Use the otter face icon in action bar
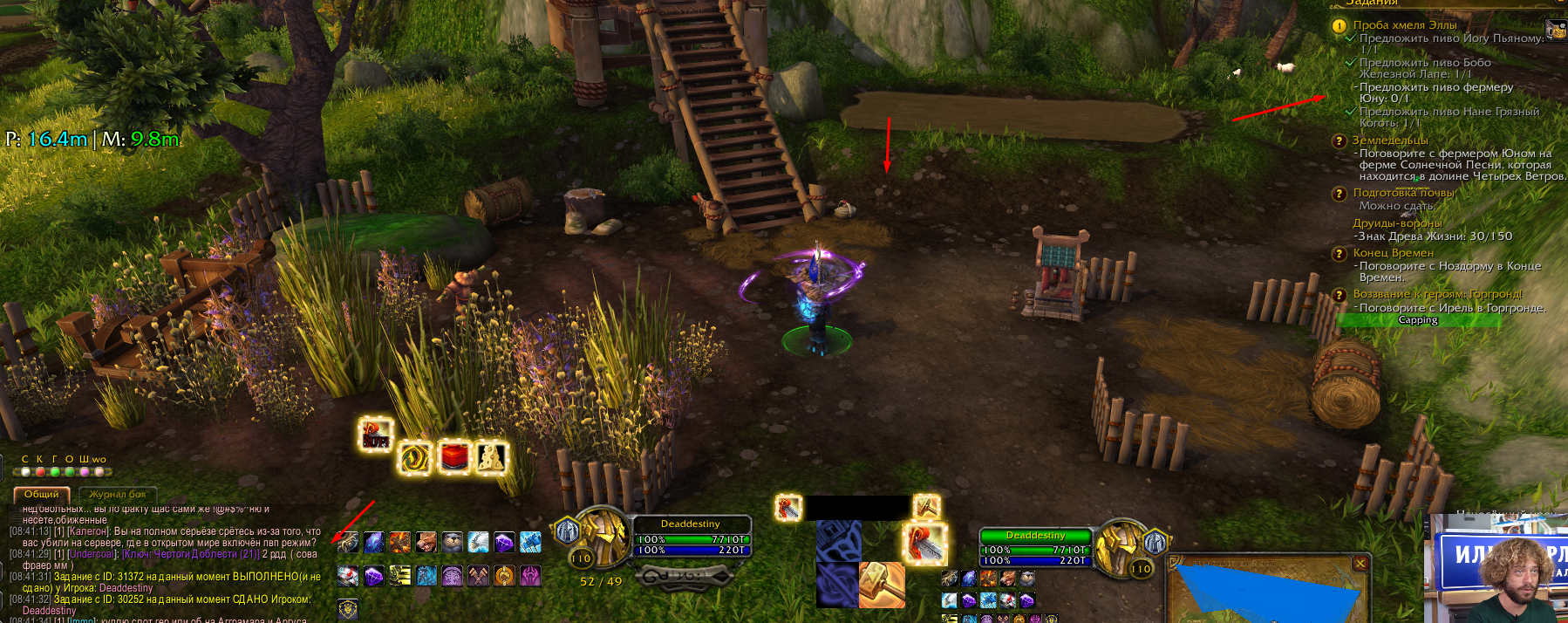The height and width of the screenshot is (623, 1568). click(x=452, y=542)
